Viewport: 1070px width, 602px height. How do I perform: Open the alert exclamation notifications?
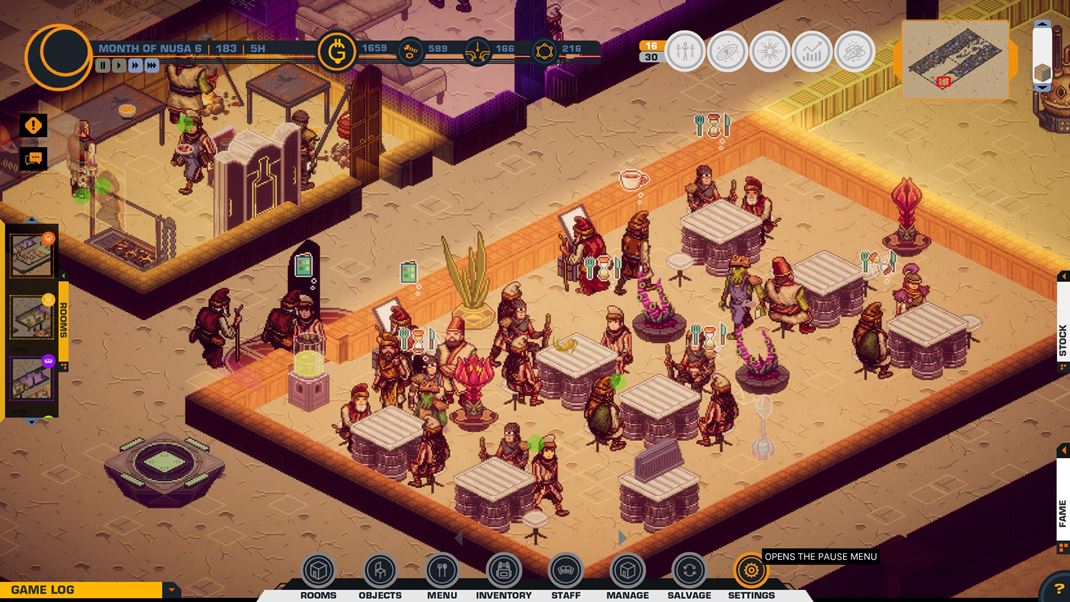point(34,126)
